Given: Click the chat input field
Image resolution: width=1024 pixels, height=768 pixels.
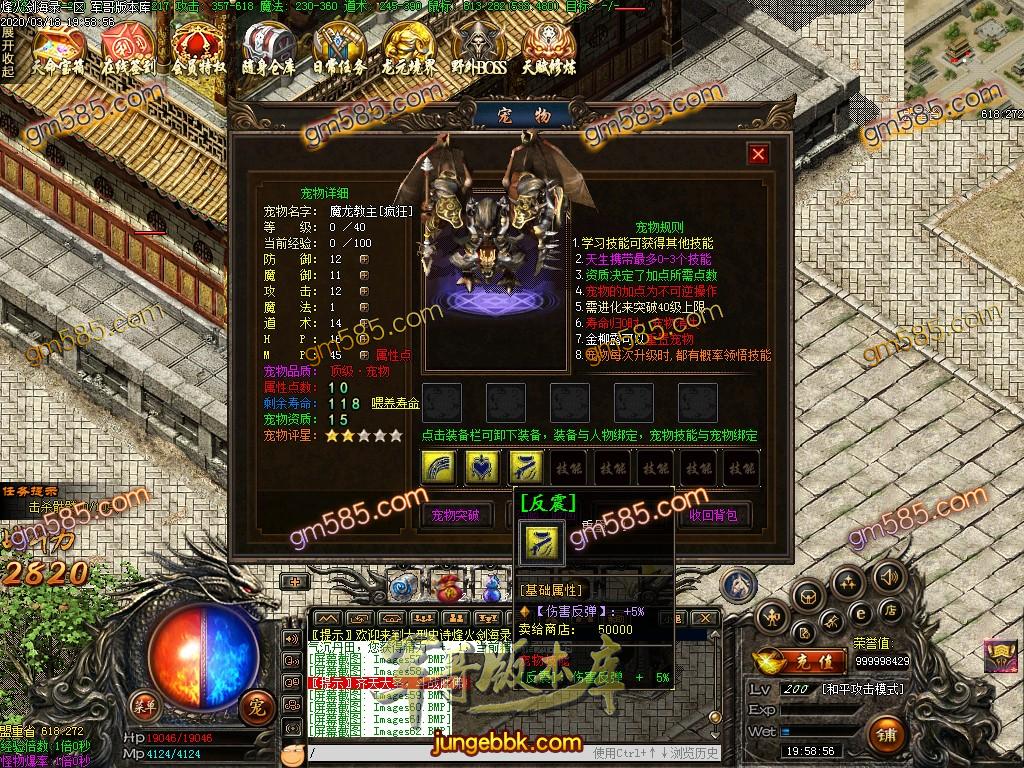Looking at the screenshot, I should (450, 752).
